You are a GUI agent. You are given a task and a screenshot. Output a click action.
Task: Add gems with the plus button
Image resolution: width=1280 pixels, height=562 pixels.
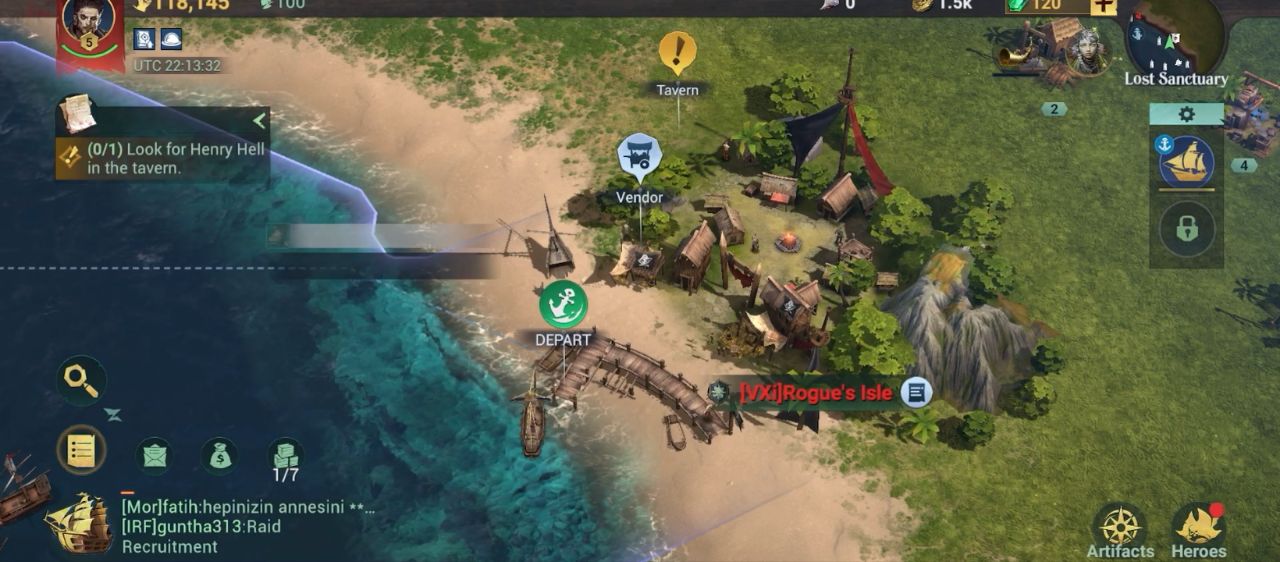(x=1103, y=5)
